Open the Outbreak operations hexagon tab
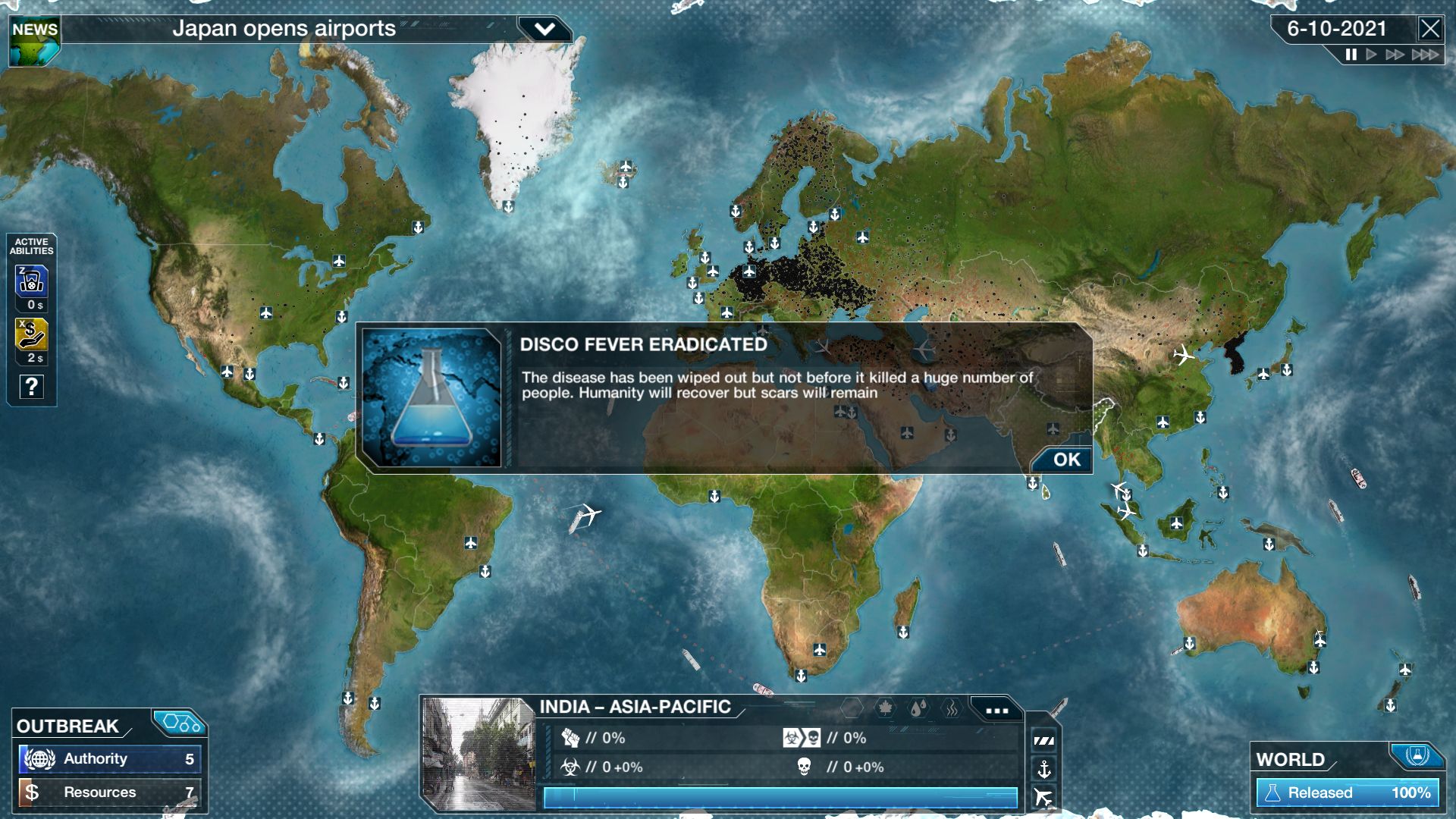The width and height of the screenshot is (1456, 819). (180, 723)
